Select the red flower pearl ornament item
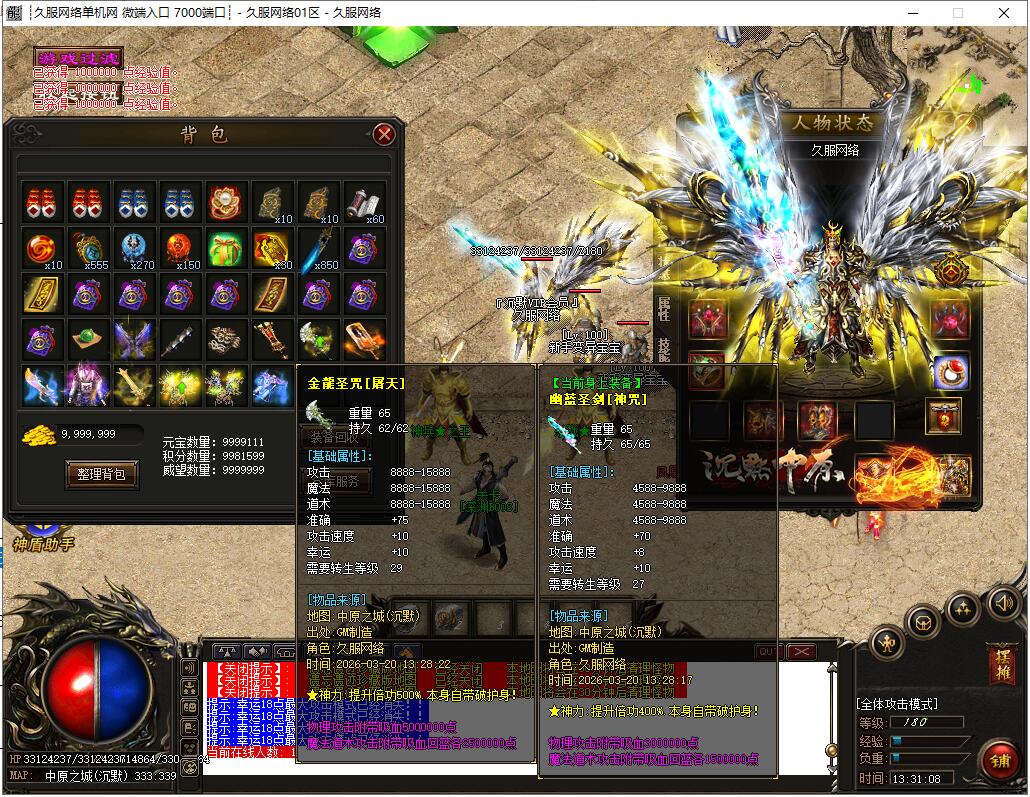 (x=225, y=202)
